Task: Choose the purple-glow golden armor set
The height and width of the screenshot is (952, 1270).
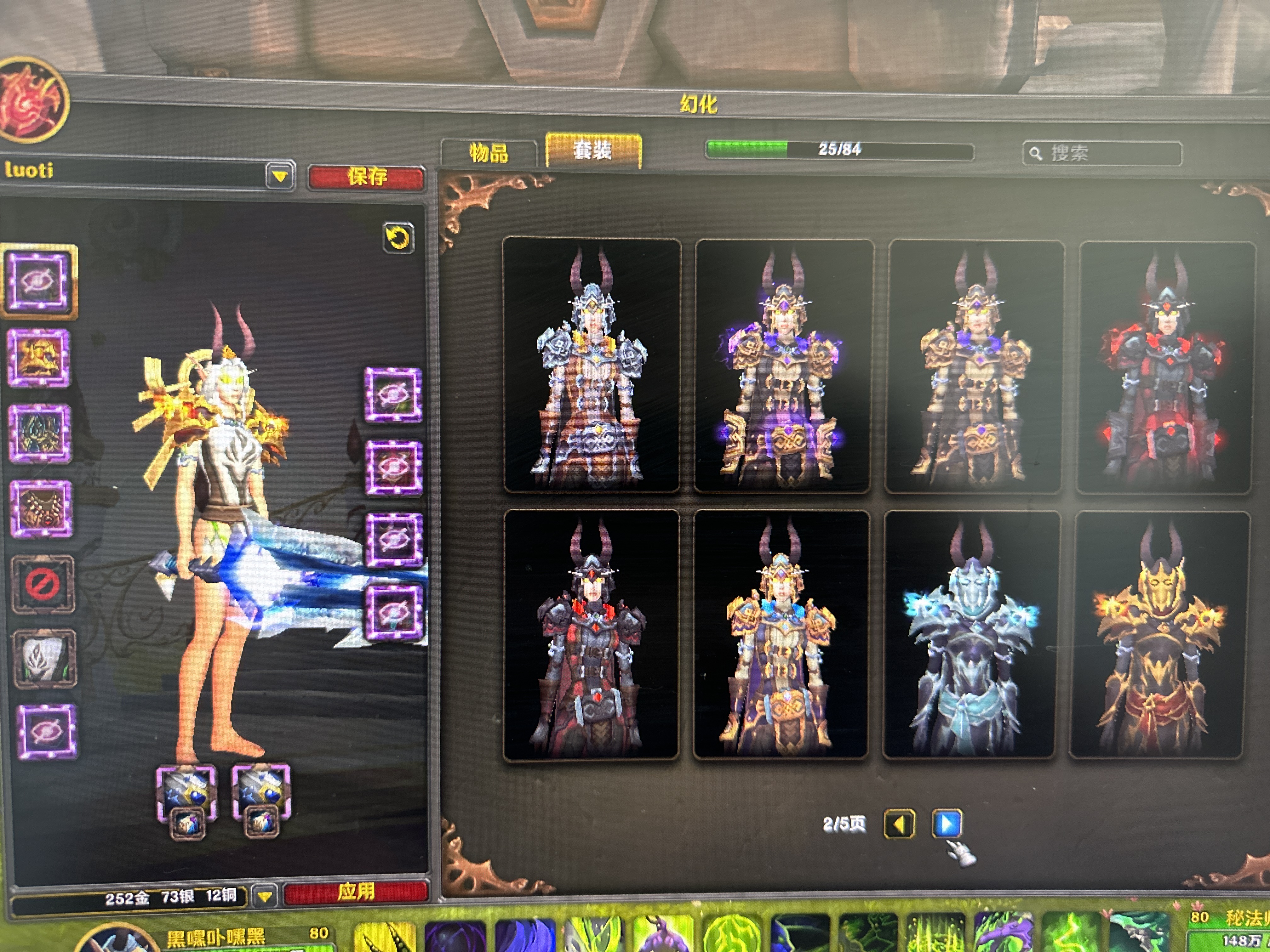Action: 783,366
